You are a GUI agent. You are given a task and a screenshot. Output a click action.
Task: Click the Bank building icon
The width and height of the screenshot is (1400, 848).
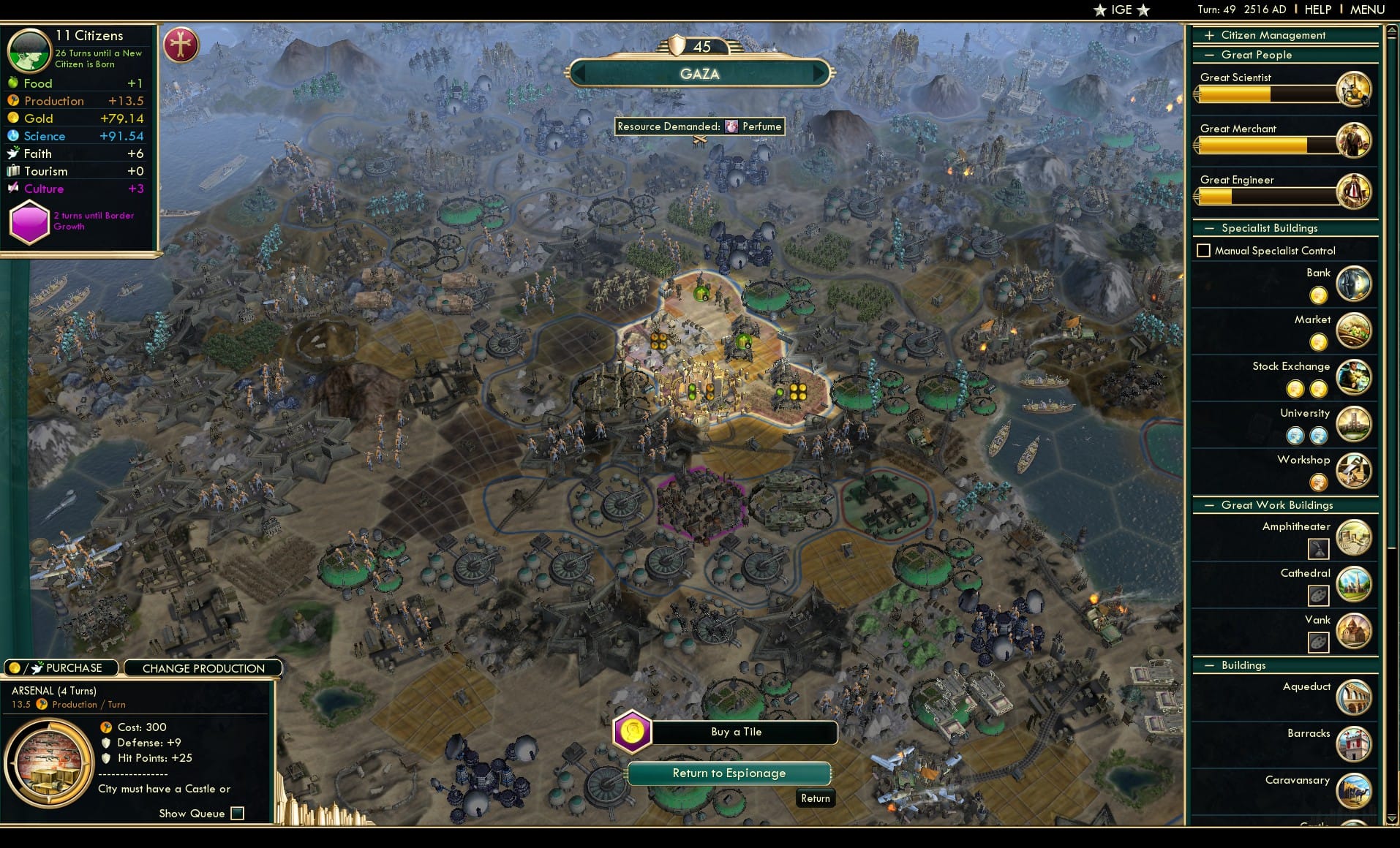coord(1355,283)
